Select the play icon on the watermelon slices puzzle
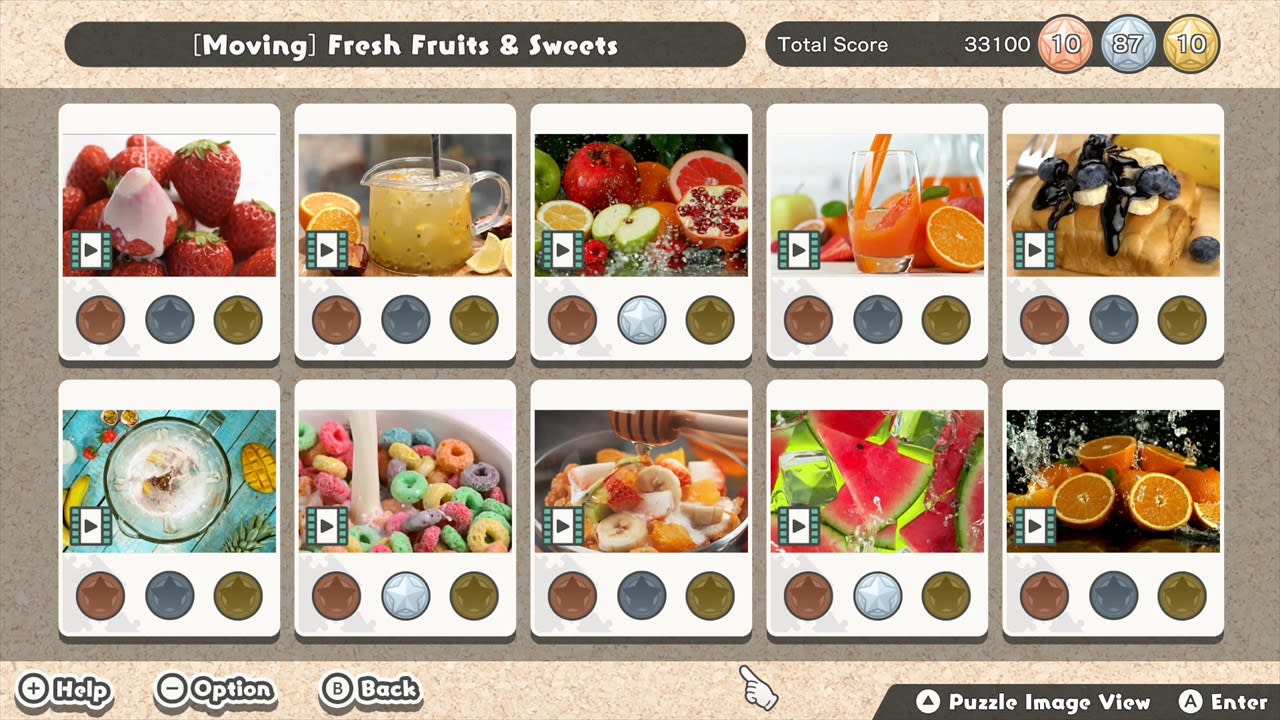Image resolution: width=1280 pixels, height=720 pixels. tap(799, 525)
